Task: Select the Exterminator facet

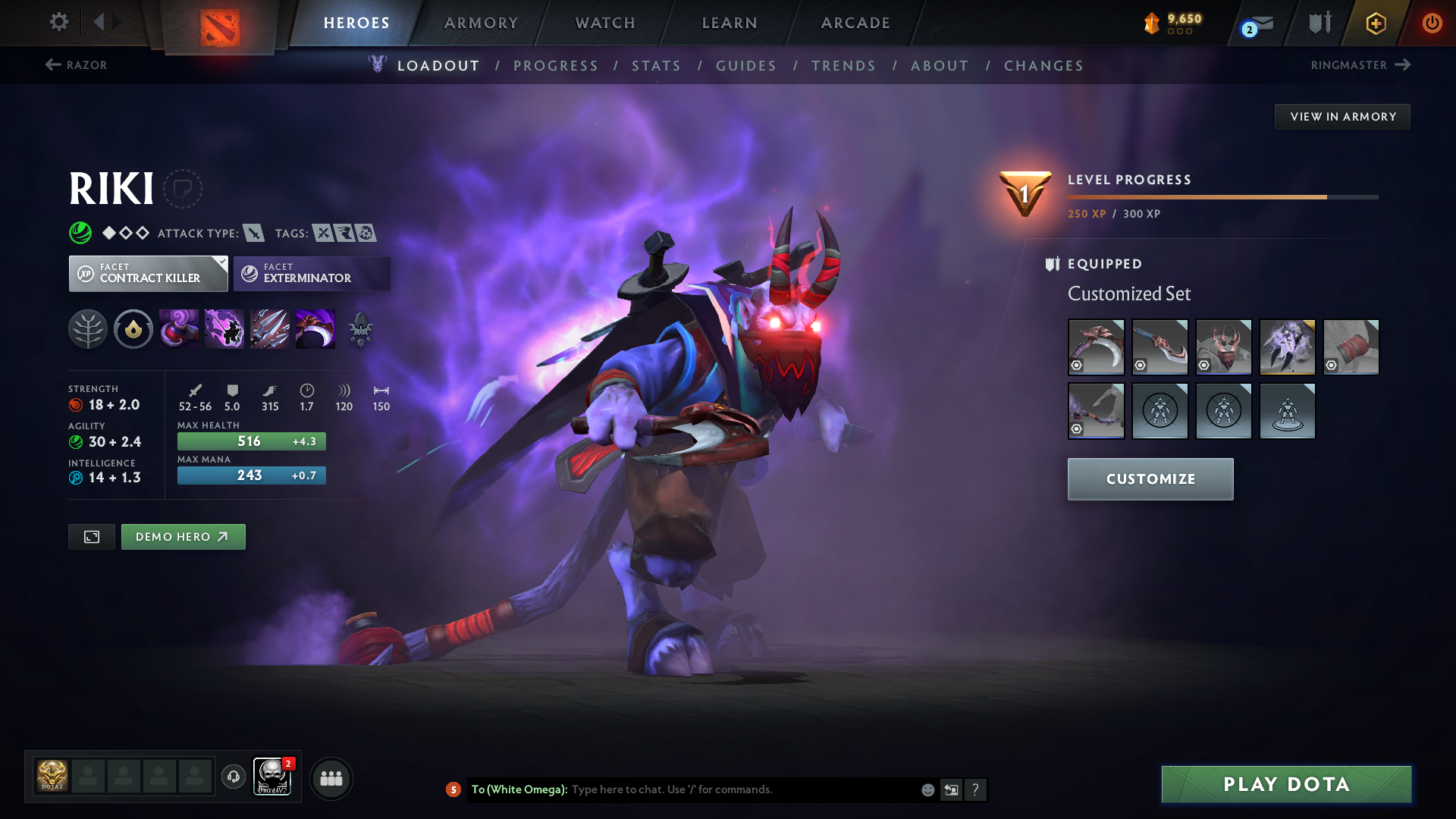Action: (x=312, y=273)
